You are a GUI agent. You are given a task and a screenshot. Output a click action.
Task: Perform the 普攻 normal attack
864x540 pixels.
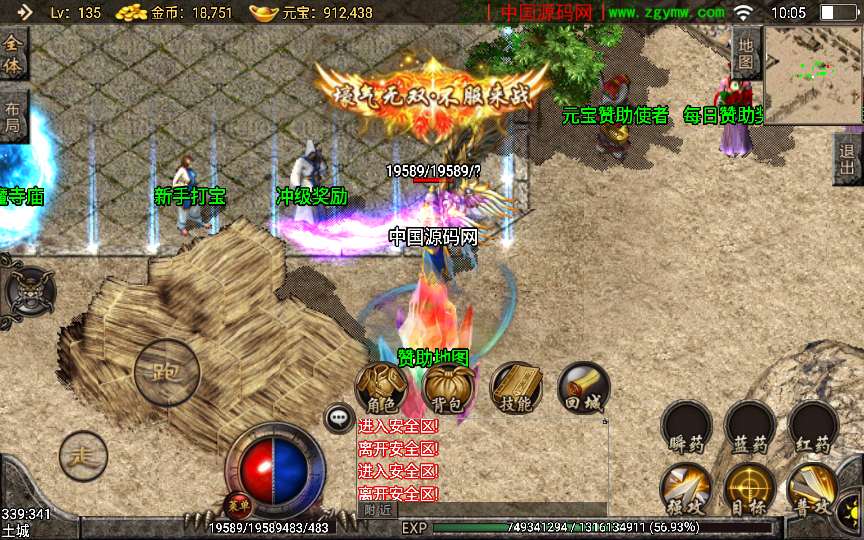(813, 489)
